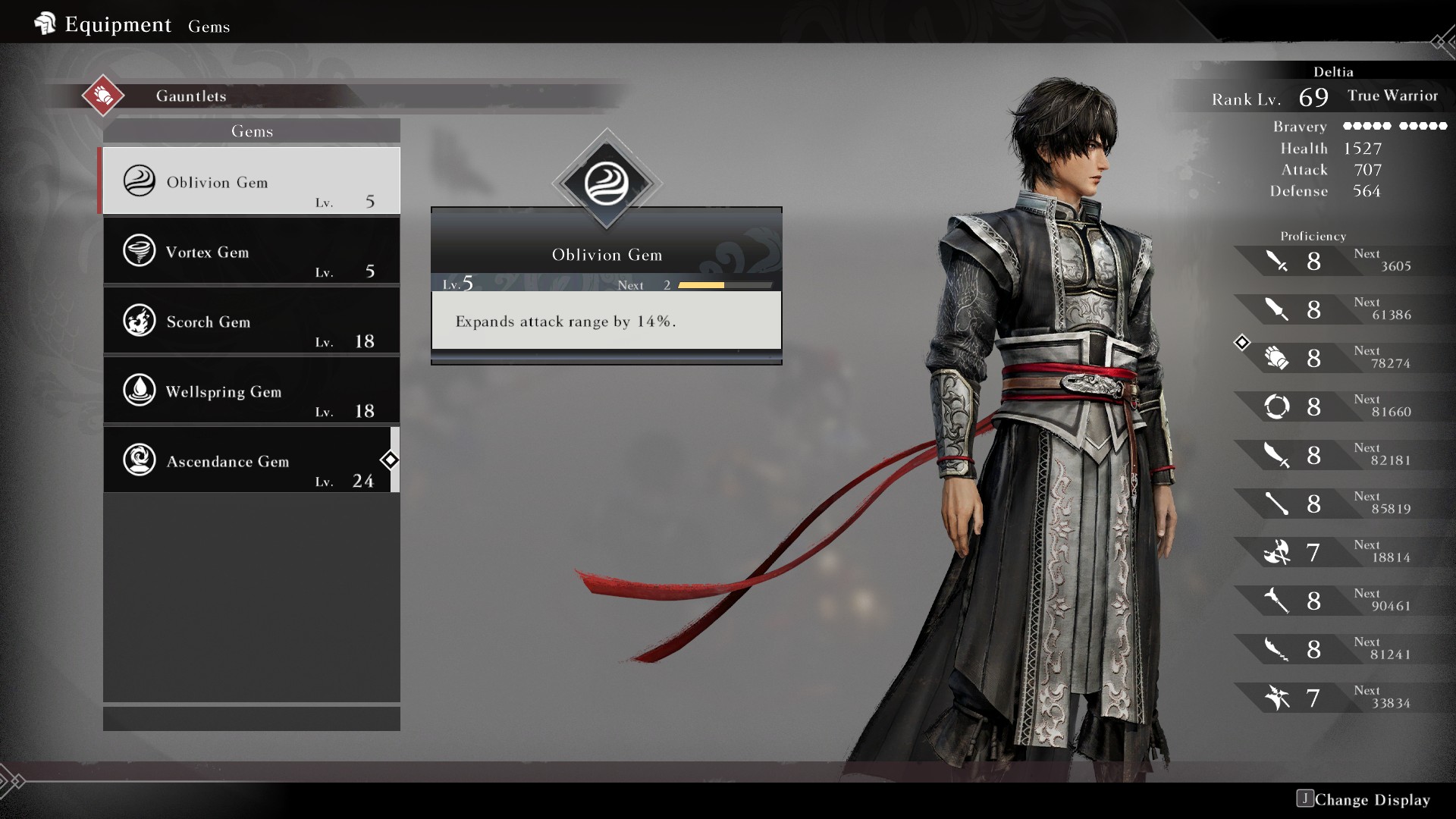Image resolution: width=1456 pixels, height=819 pixels.
Task: Select the wheels proficiency ring icon
Action: point(1277,407)
